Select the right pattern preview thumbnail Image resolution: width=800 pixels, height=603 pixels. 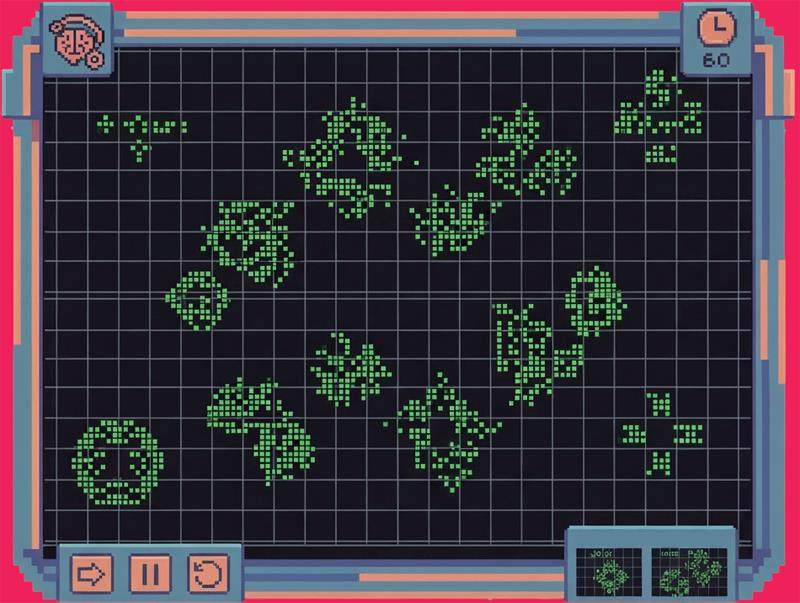click(691, 569)
